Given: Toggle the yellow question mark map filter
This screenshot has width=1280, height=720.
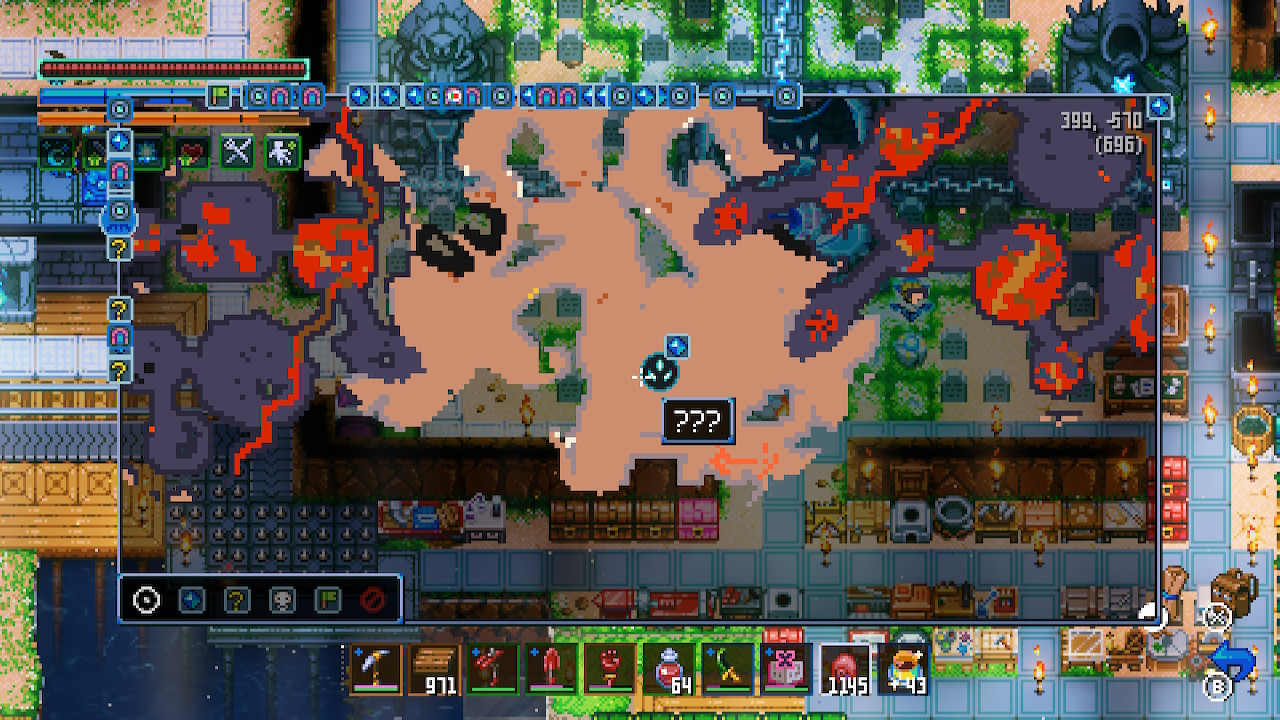Looking at the screenshot, I should [x=236, y=600].
